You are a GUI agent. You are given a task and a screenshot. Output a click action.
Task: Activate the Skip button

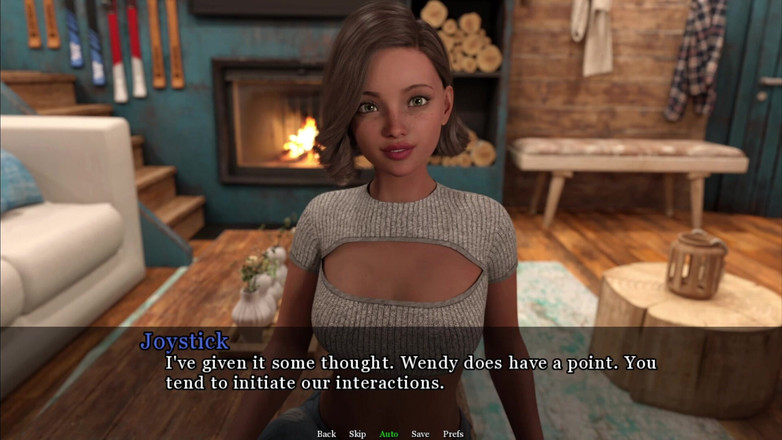point(357,434)
